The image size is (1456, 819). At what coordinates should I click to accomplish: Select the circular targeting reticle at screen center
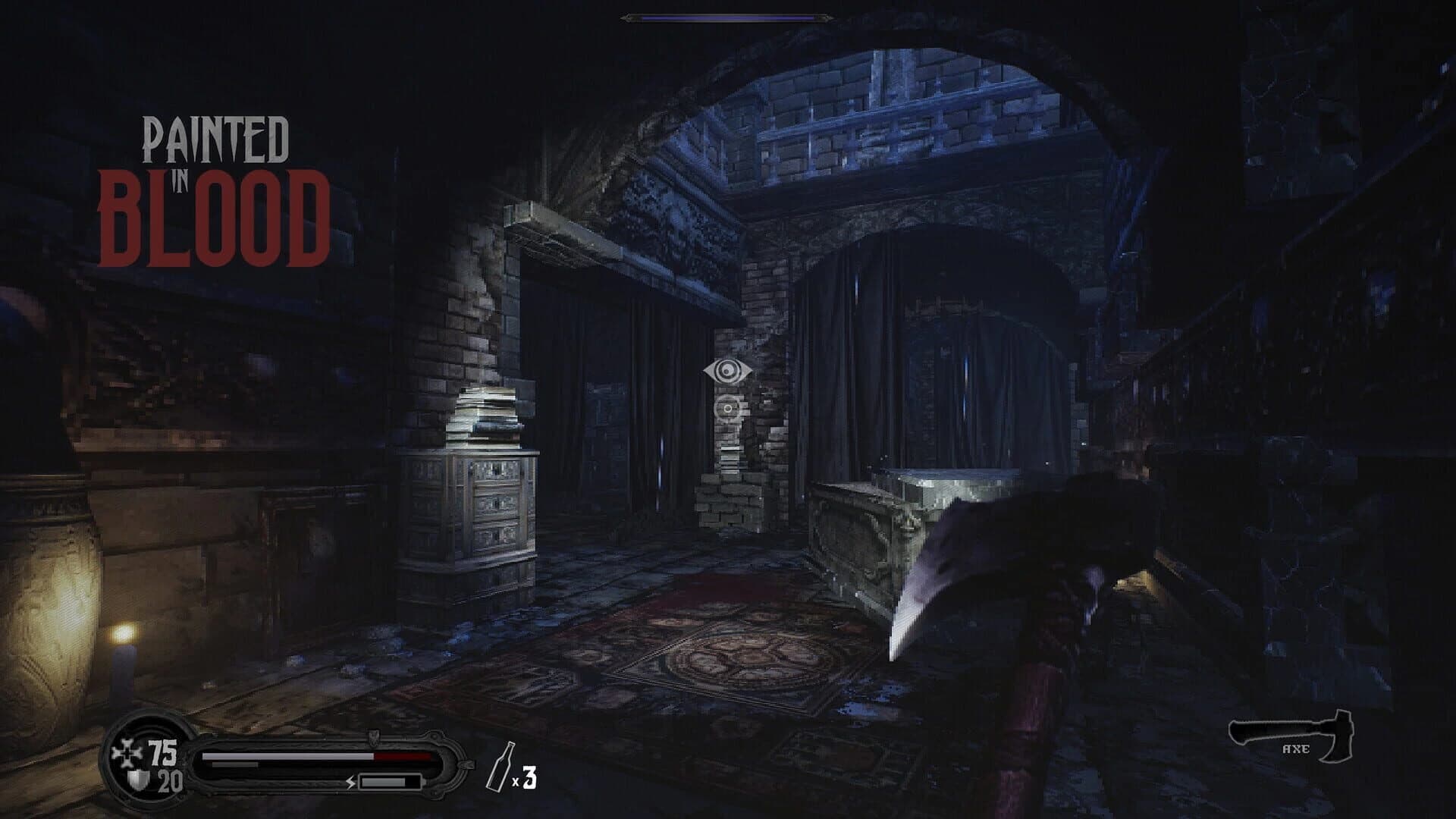pos(726,409)
